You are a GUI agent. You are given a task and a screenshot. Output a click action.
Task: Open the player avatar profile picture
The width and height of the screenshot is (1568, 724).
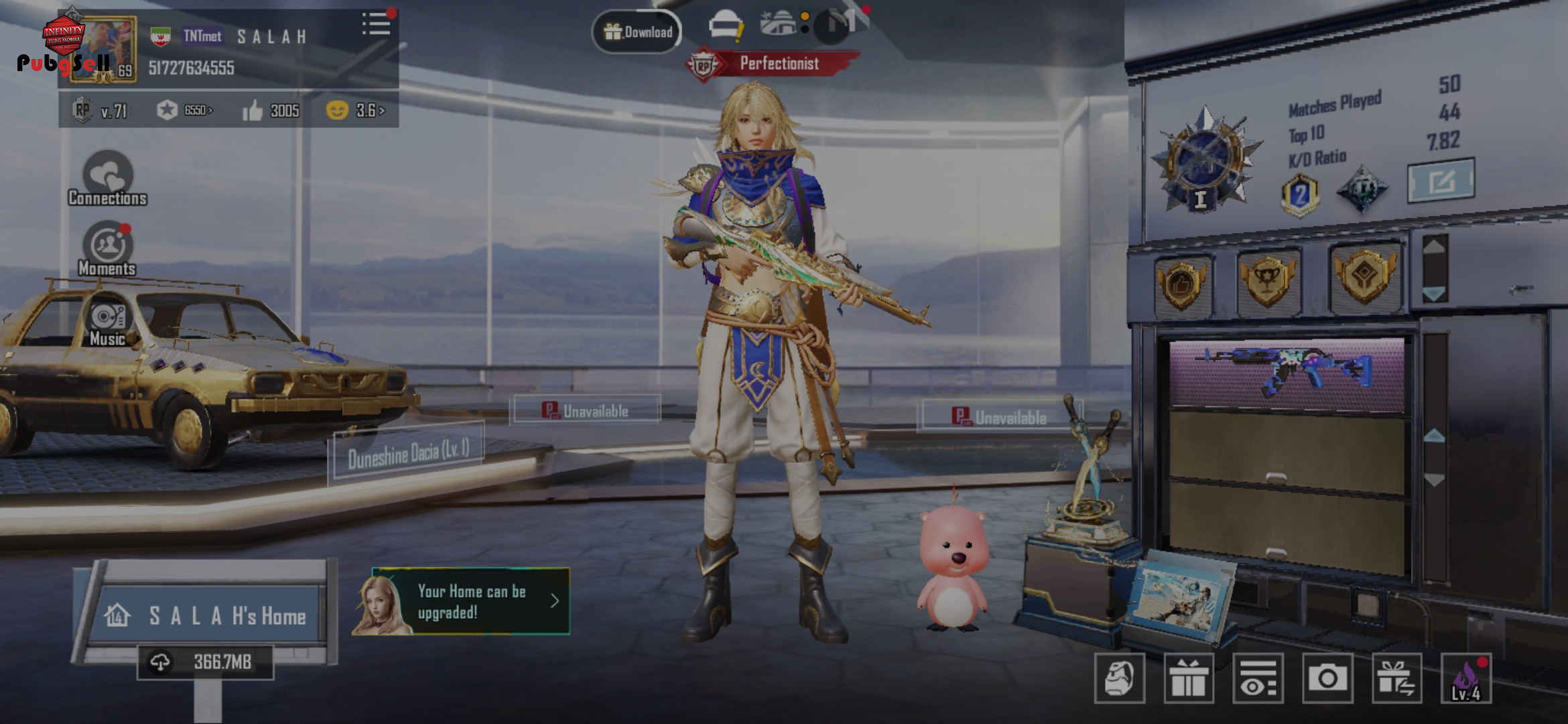[104, 50]
